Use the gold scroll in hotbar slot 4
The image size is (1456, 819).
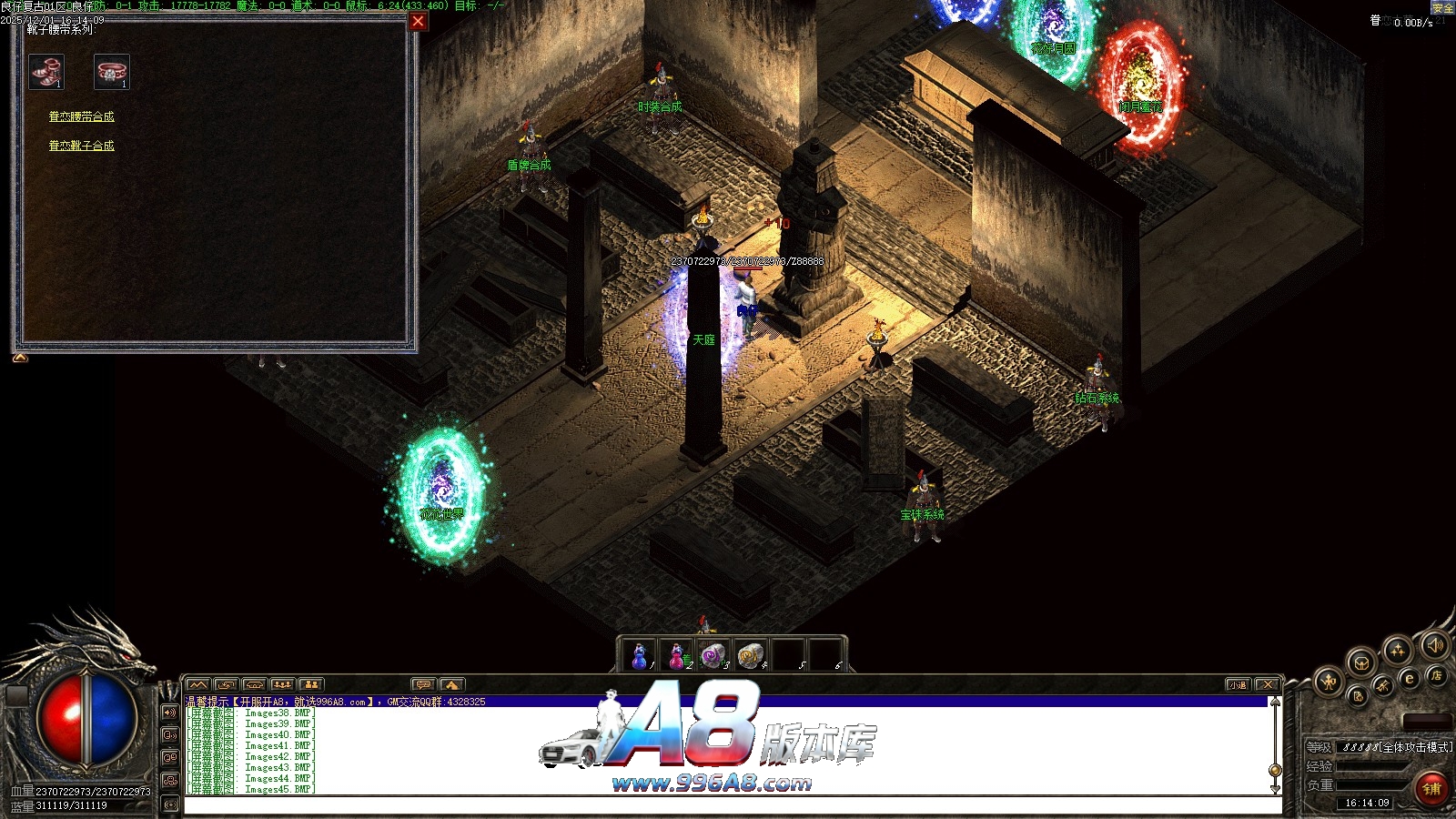751,654
